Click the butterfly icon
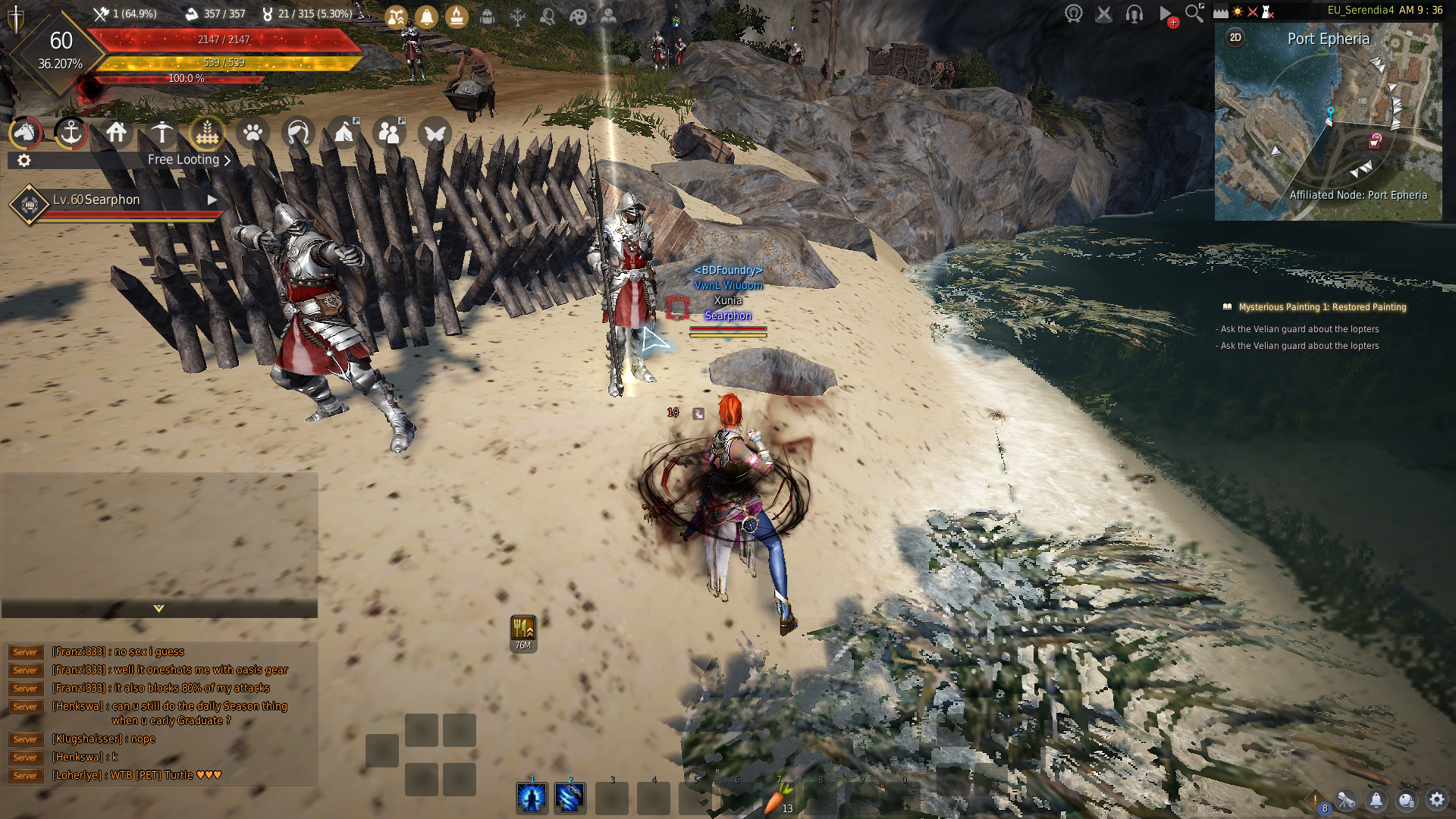Viewport: 1456px width, 819px height. click(435, 133)
